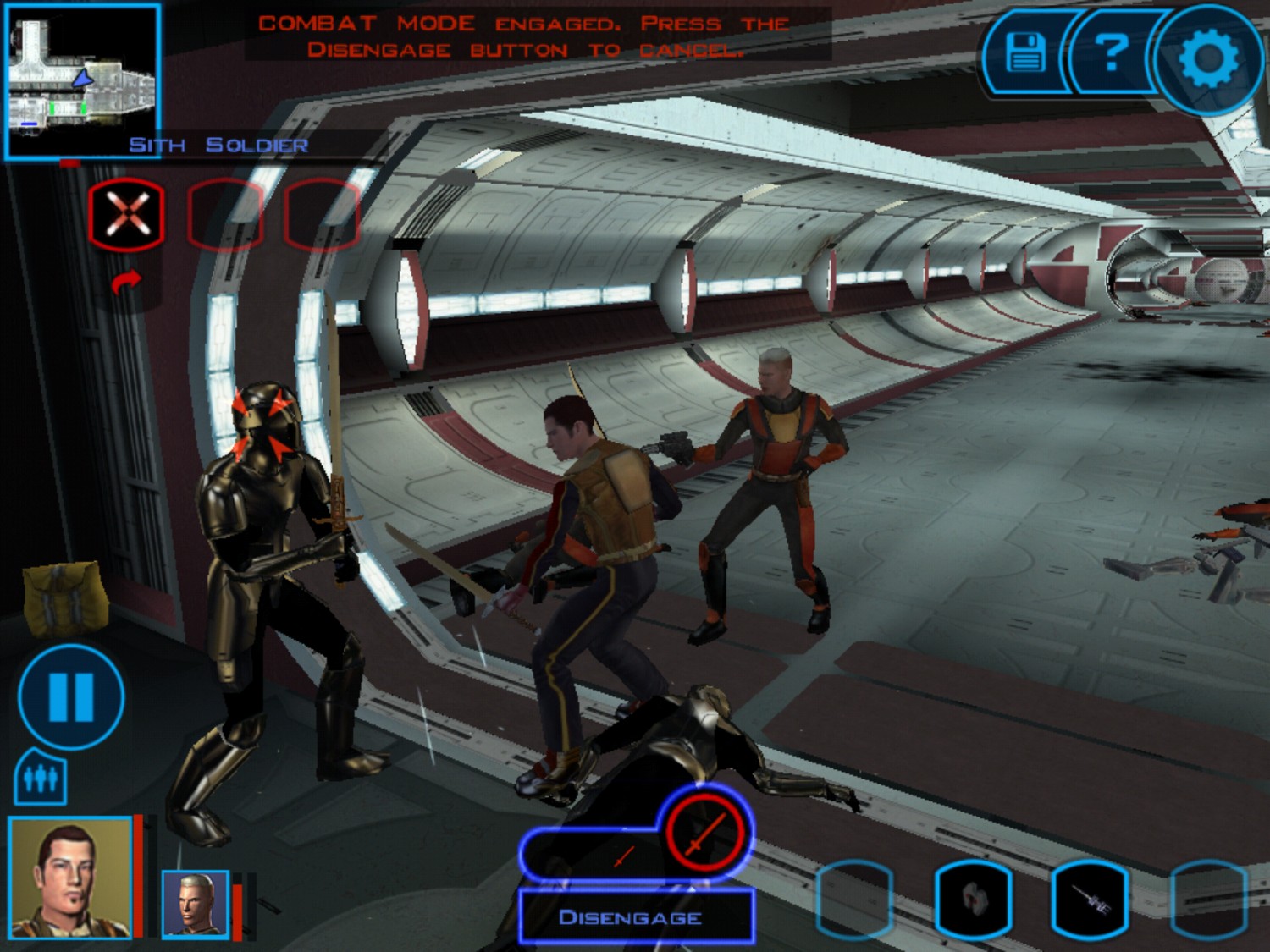1270x952 pixels.
Task: Open the help question mark screen
Action: point(1111,53)
